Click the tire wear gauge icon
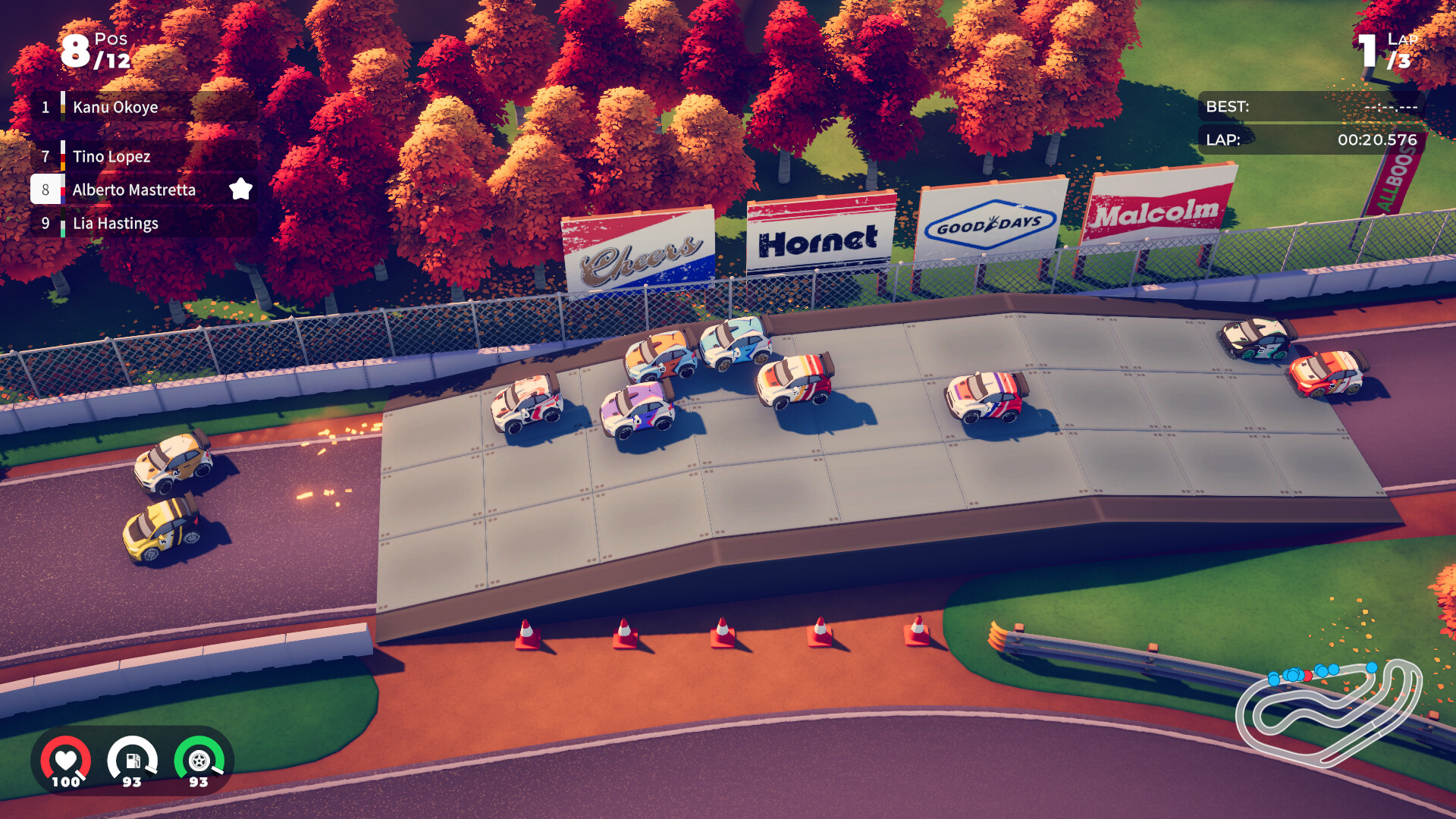 click(x=199, y=761)
